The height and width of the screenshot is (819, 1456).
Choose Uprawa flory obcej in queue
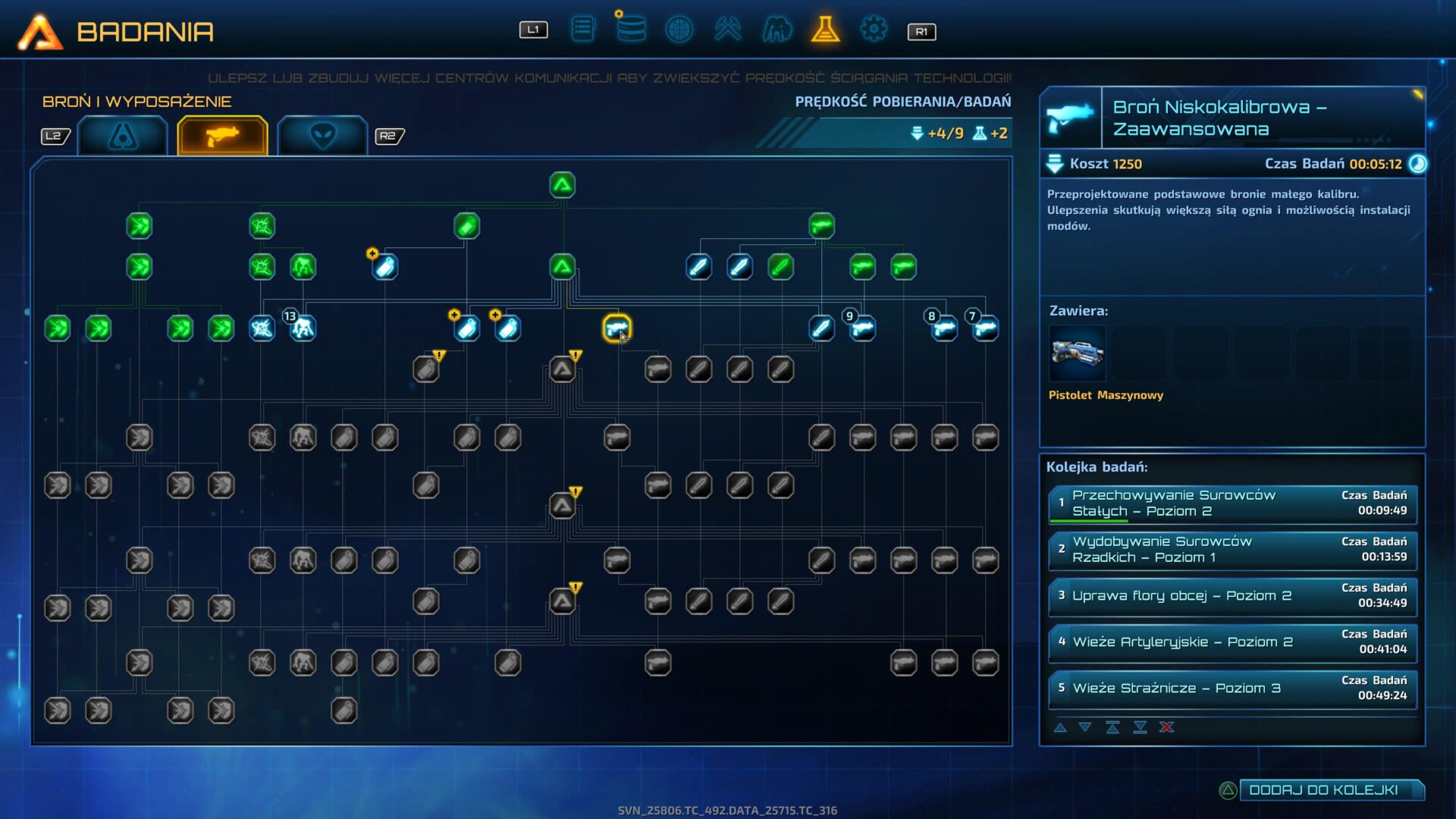(1232, 596)
